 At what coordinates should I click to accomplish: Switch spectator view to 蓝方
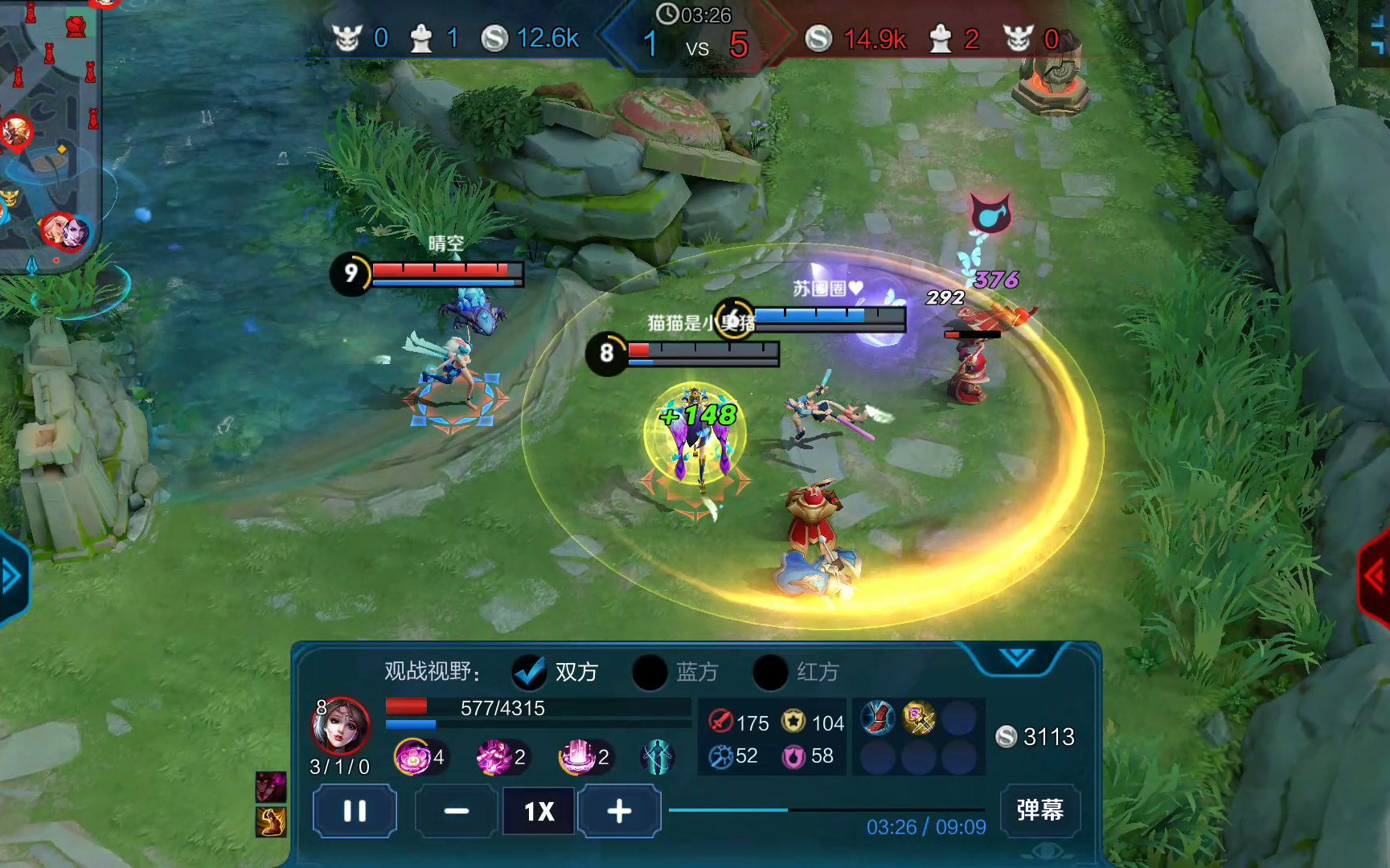650,672
